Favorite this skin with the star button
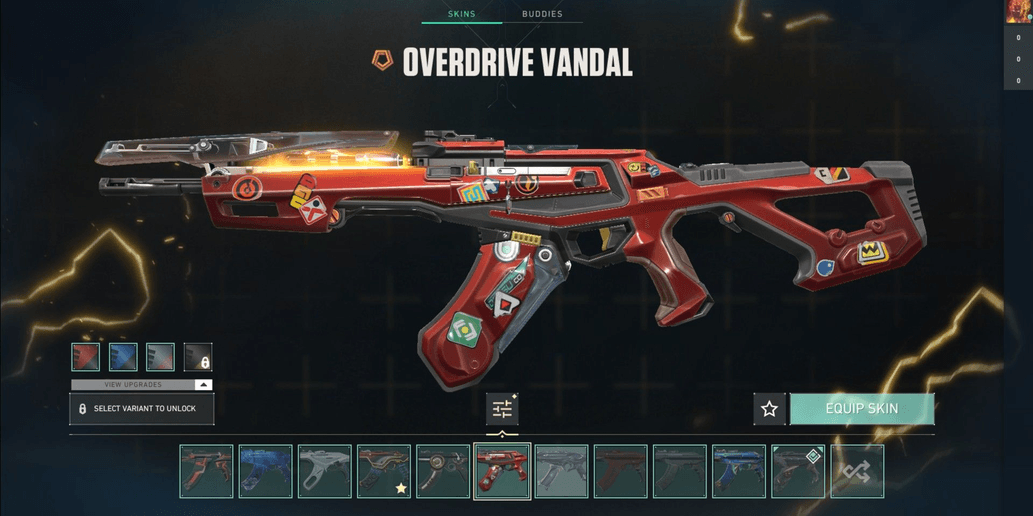This screenshot has width=1033, height=516. tap(769, 409)
